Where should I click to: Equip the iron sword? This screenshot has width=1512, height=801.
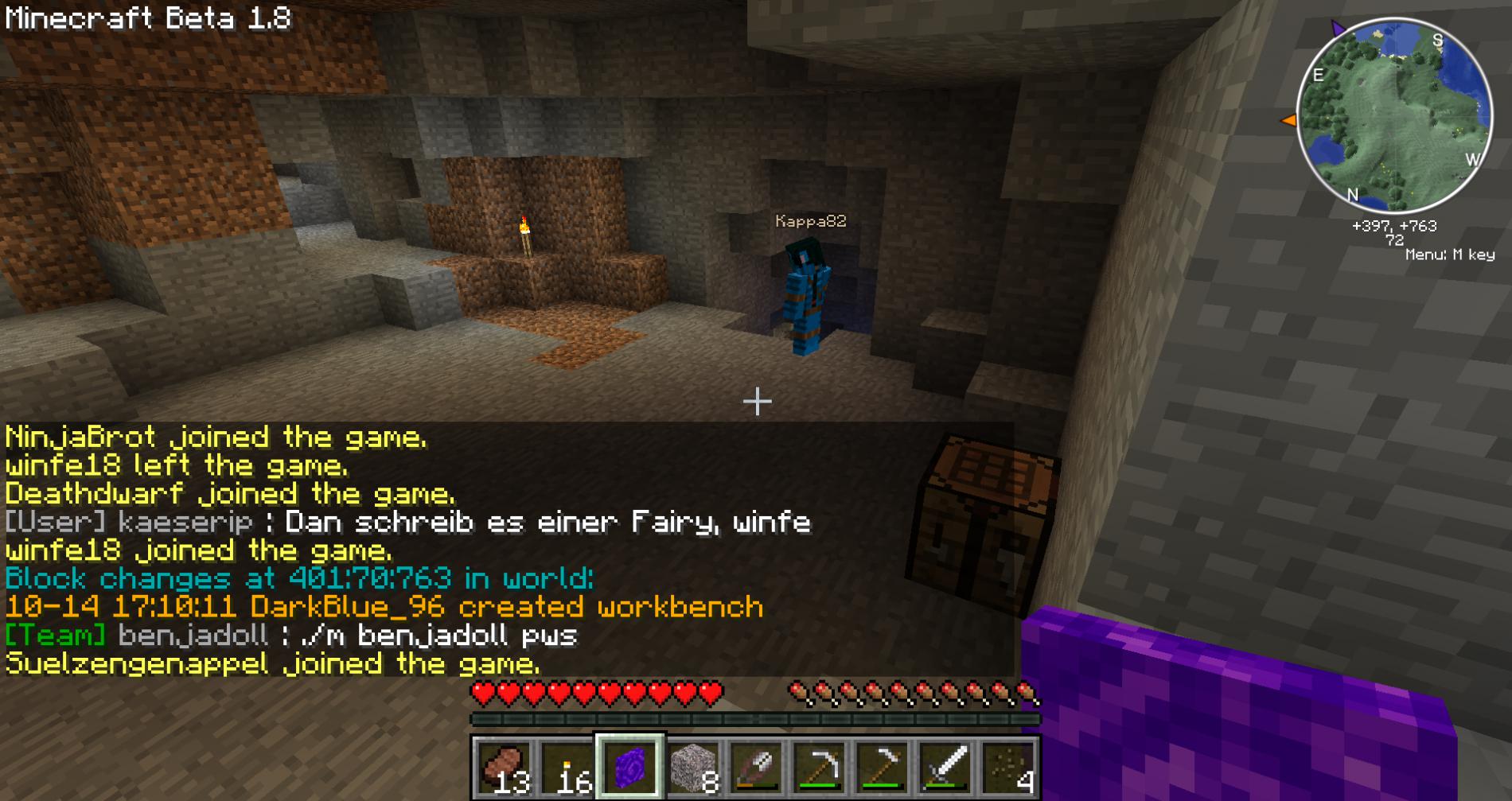(x=945, y=768)
